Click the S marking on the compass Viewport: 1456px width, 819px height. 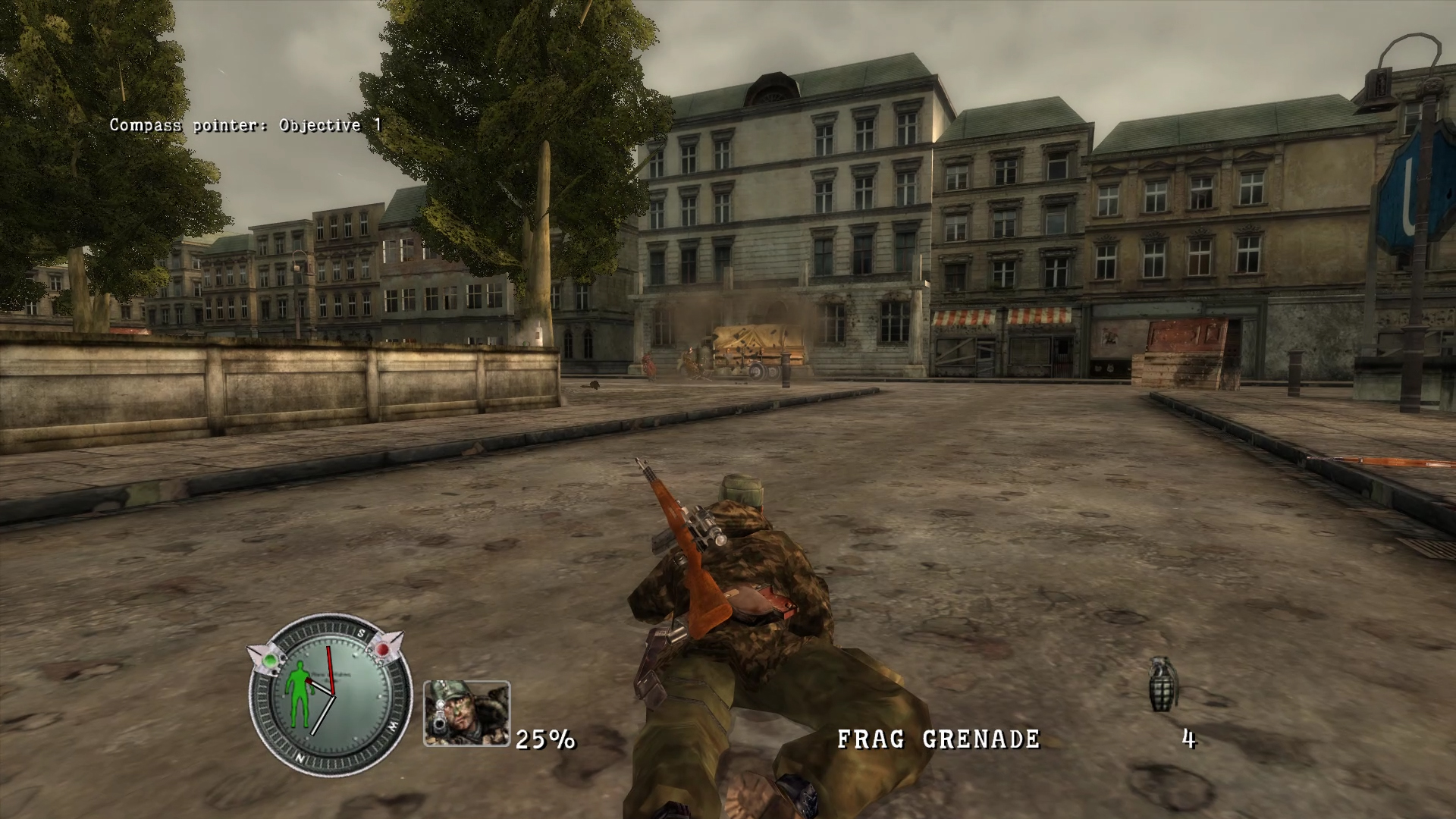click(x=362, y=632)
